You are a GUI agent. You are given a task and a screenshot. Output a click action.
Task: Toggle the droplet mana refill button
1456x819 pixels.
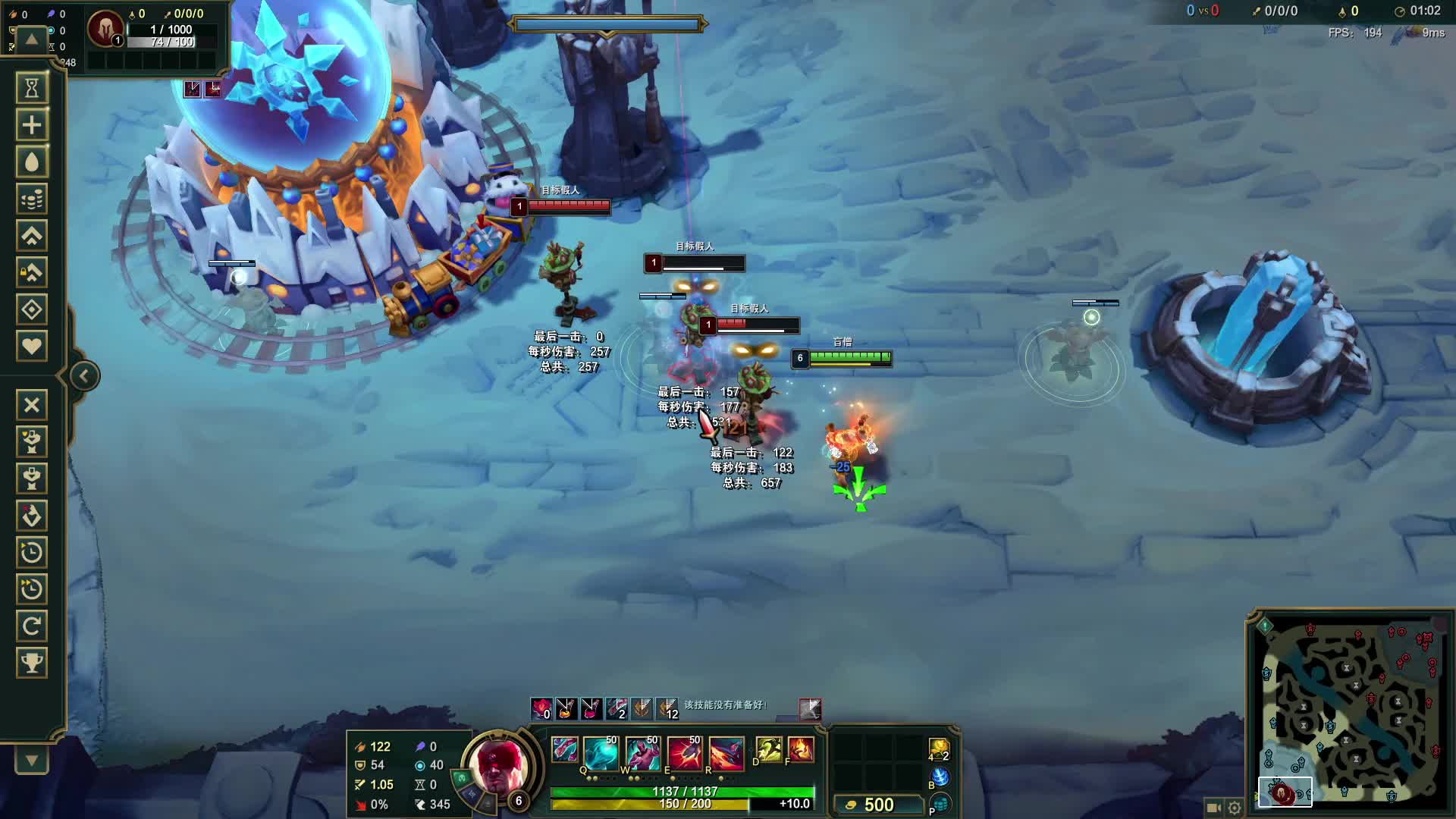(x=32, y=162)
